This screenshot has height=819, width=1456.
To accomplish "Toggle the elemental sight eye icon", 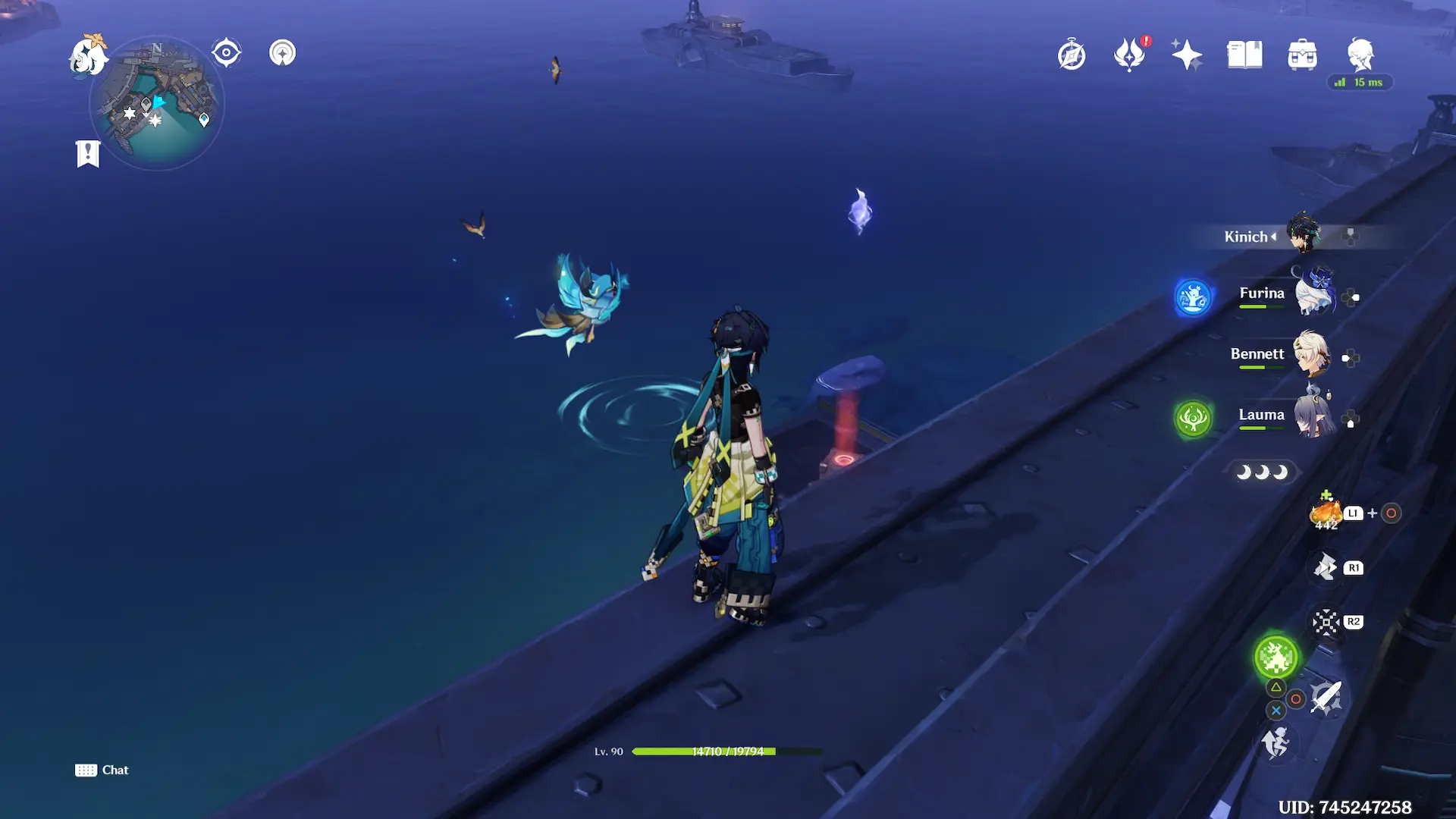I will (226, 53).
